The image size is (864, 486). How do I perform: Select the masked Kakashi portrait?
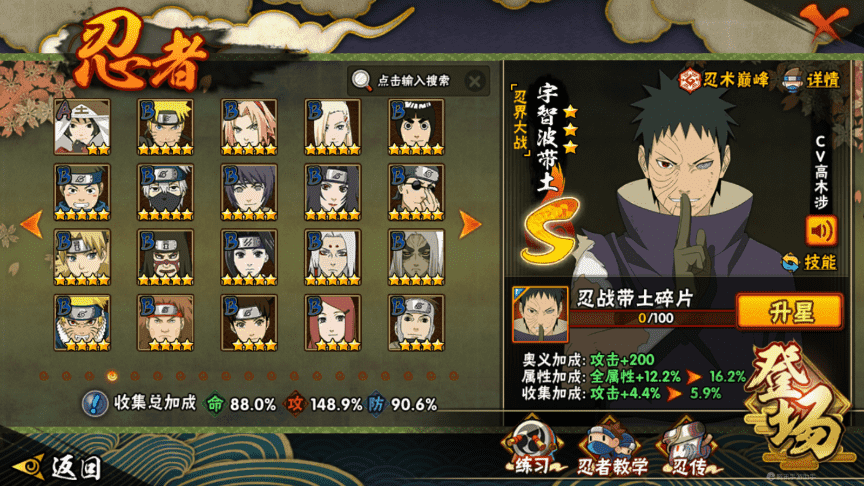click(x=166, y=191)
